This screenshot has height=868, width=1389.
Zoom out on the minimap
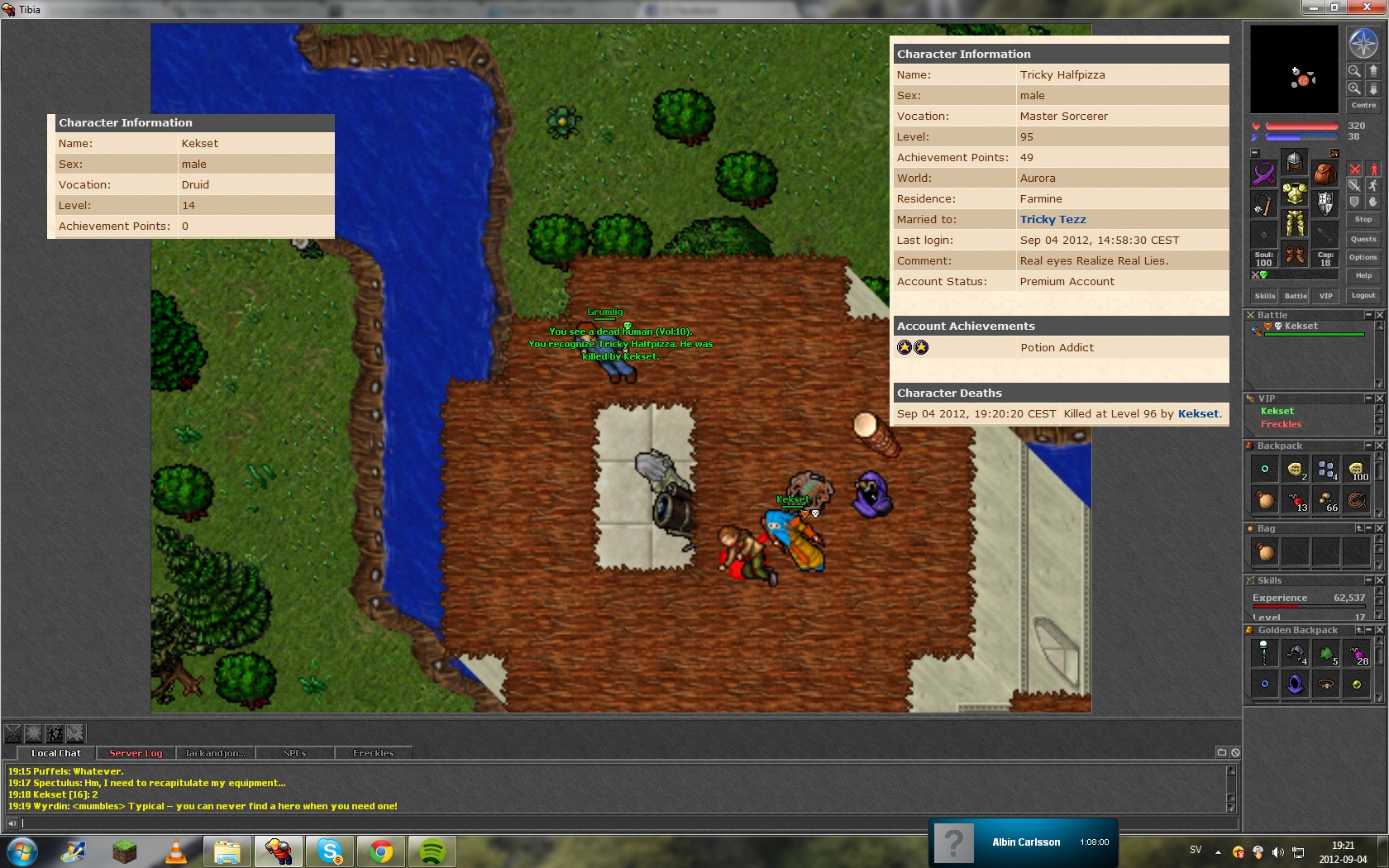coord(1354,71)
